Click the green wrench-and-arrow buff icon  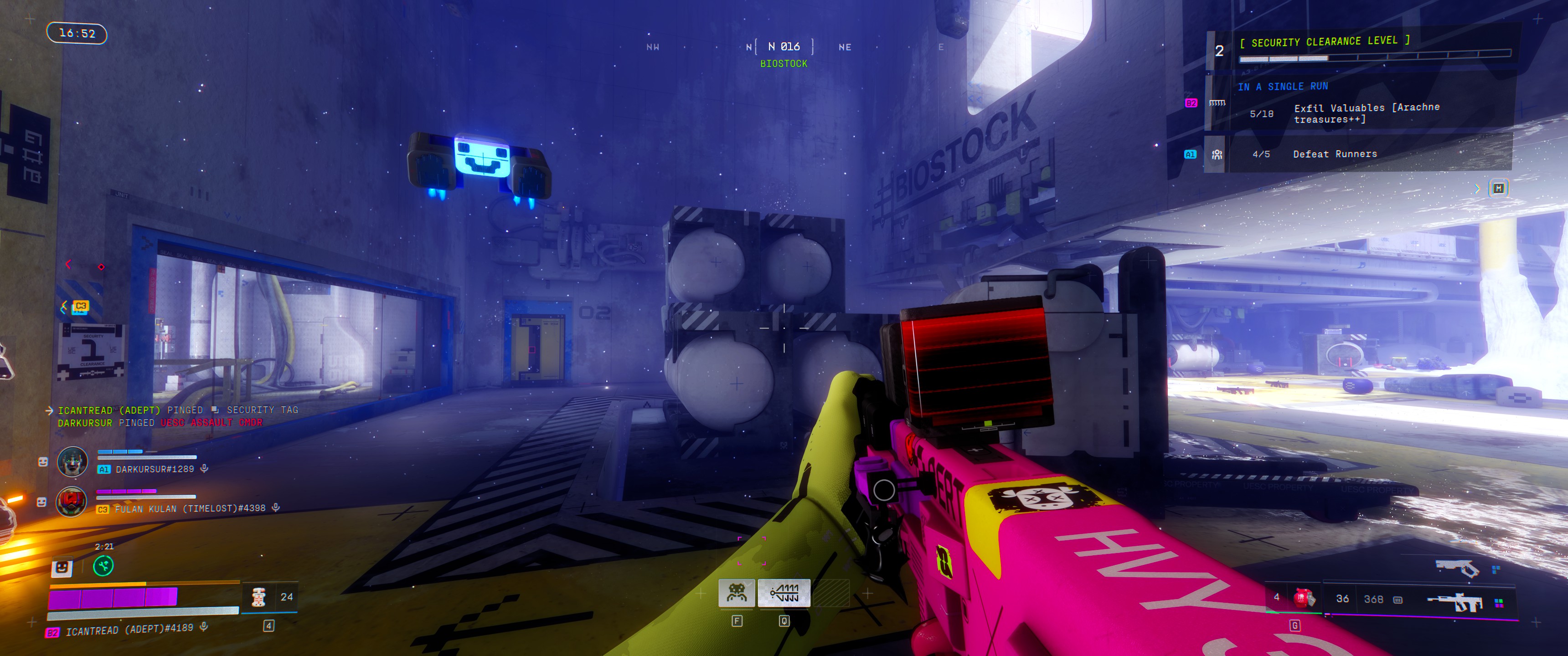(103, 566)
